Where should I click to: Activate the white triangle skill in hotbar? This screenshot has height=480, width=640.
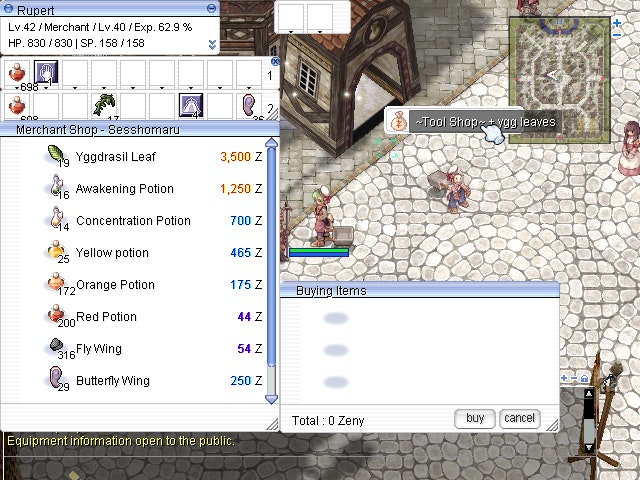coord(190,105)
